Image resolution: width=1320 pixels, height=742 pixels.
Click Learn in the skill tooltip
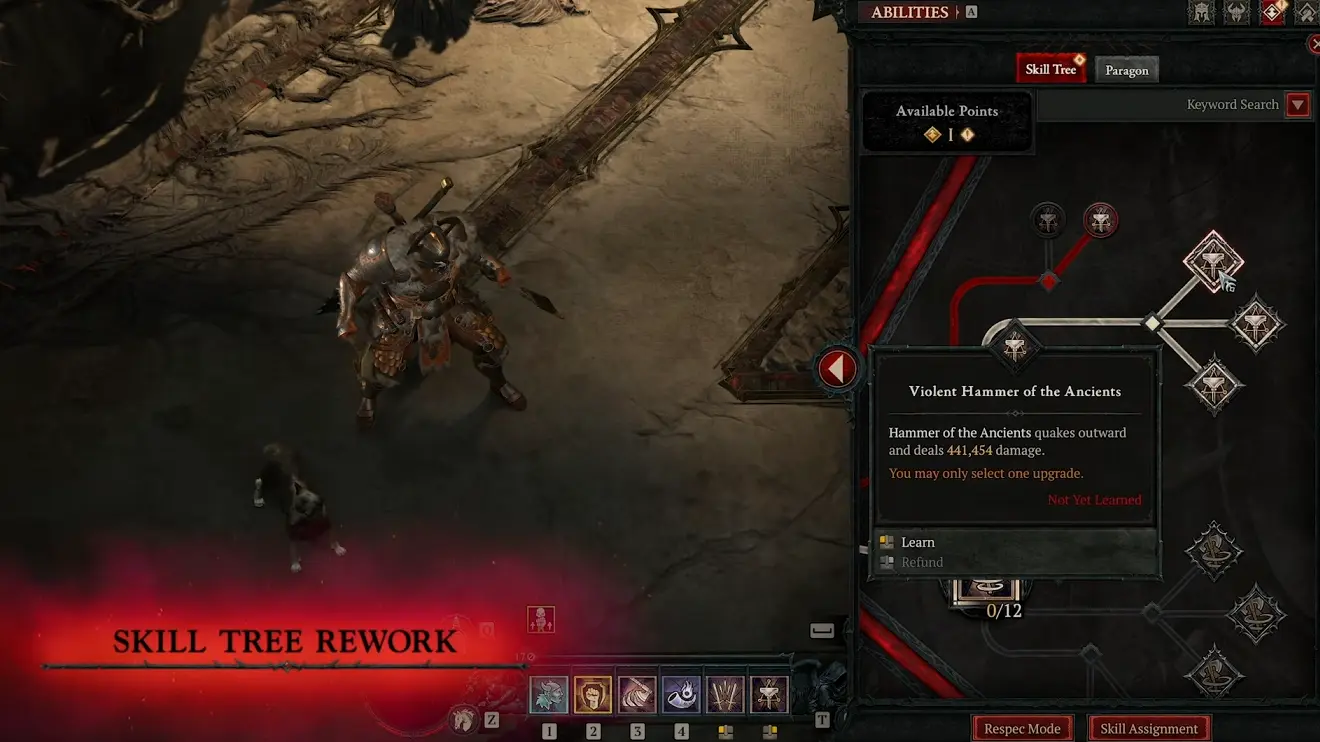[918, 541]
